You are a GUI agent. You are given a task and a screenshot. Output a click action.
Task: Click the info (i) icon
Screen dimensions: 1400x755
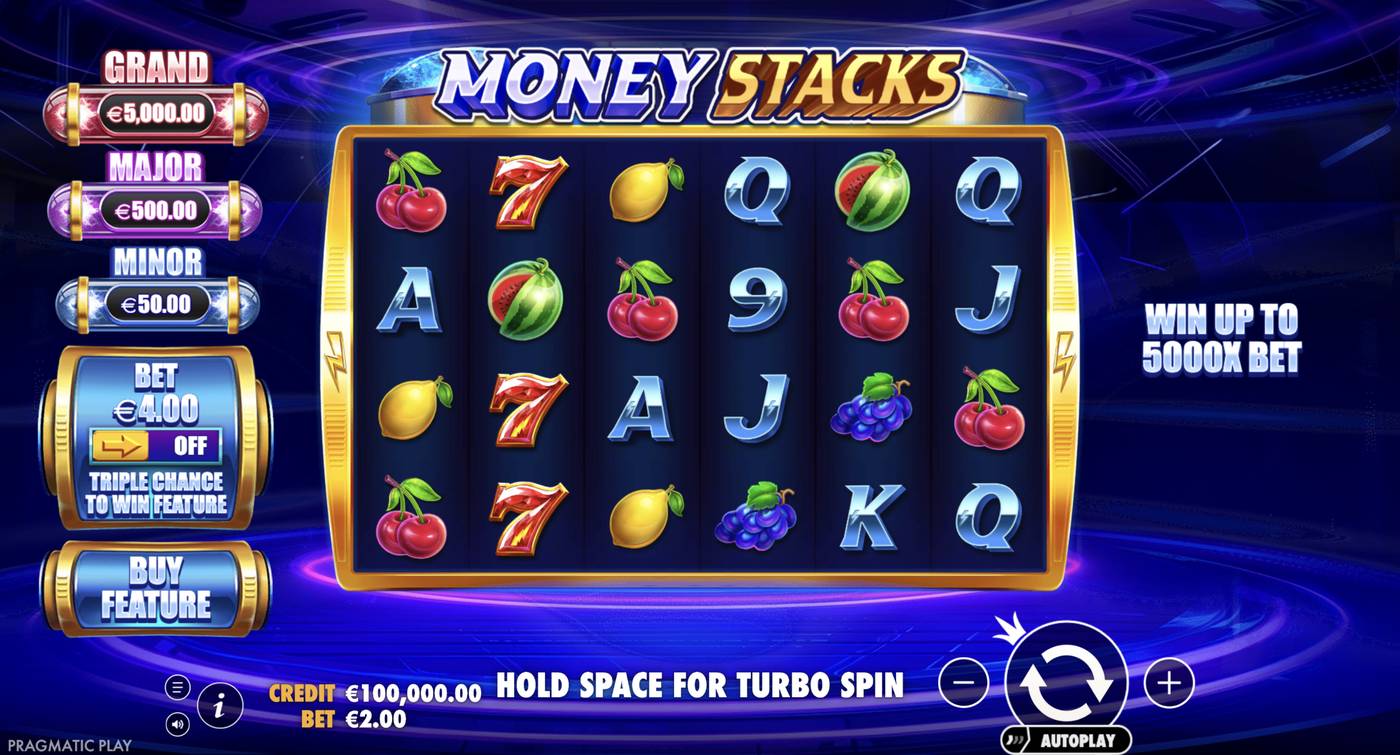(218, 703)
